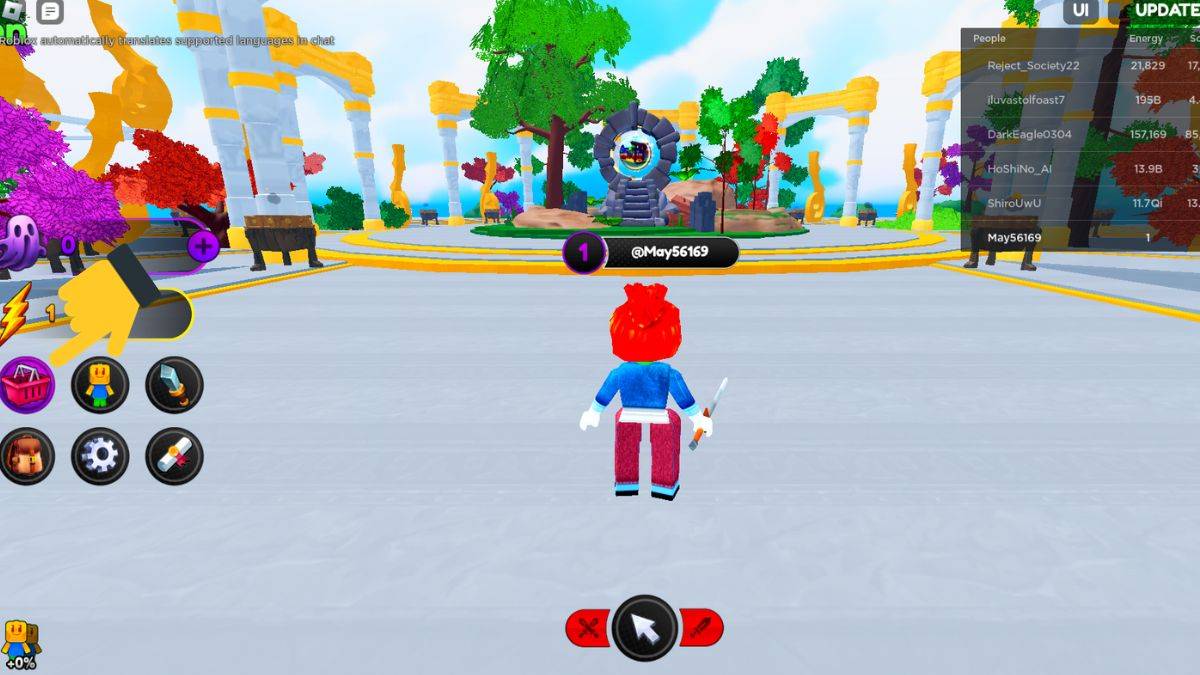Click the single sword button on bottom bar
Screen dimensions: 1200x675
coord(702,628)
